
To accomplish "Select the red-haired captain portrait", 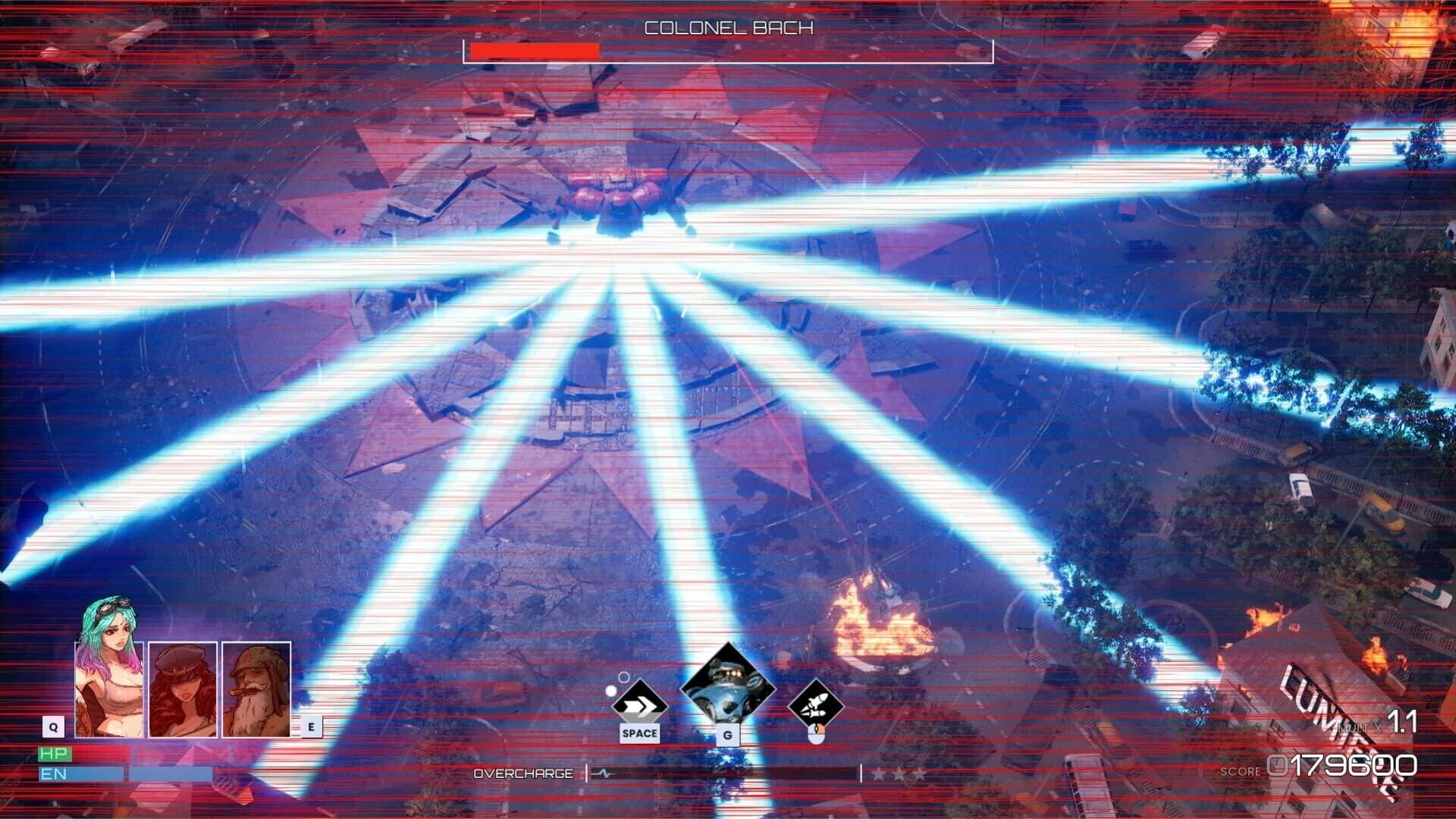I will 183,690.
